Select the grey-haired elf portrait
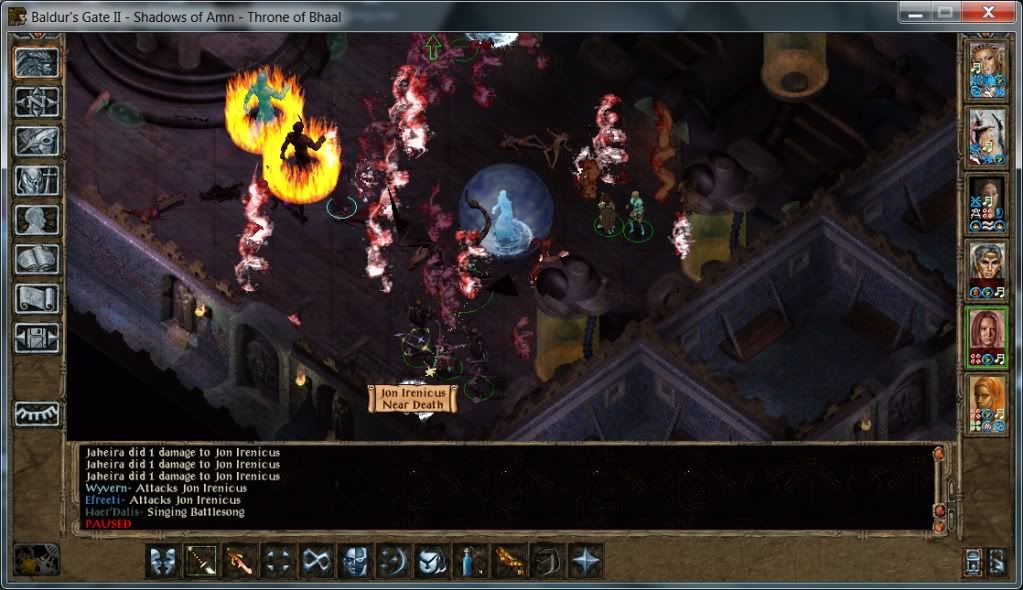Image resolution: width=1023 pixels, height=590 pixels. coord(986,267)
